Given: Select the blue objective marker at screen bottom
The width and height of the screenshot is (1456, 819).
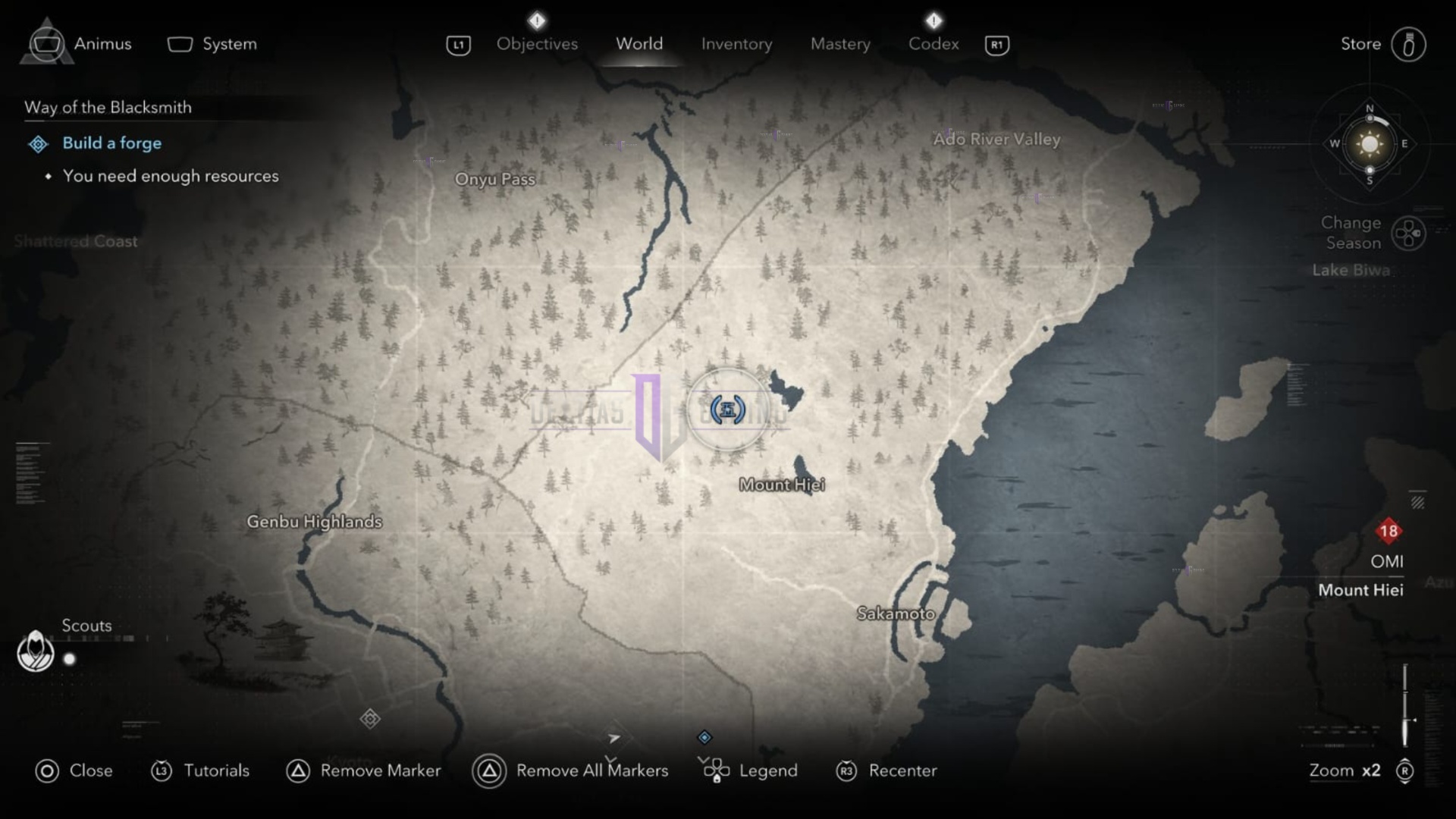Looking at the screenshot, I should click(x=705, y=736).
